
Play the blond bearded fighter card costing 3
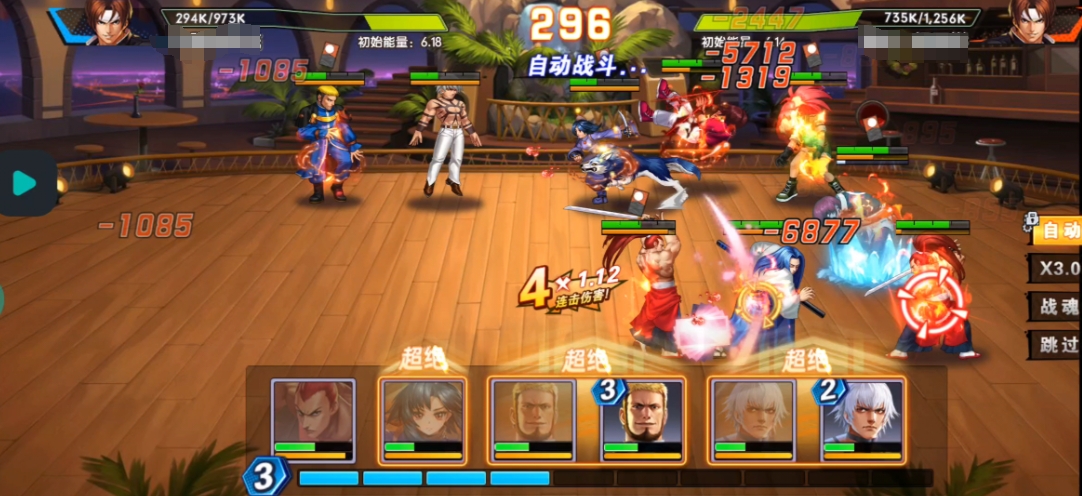(x=641, y=420)
